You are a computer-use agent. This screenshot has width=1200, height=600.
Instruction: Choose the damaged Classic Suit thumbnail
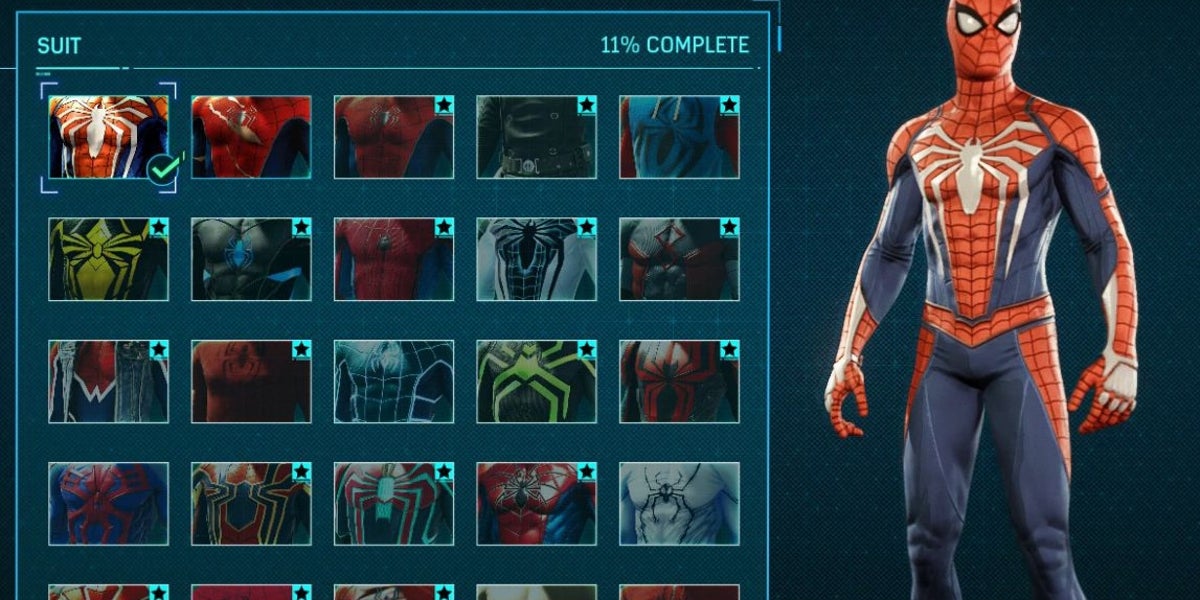coord(251,137)
